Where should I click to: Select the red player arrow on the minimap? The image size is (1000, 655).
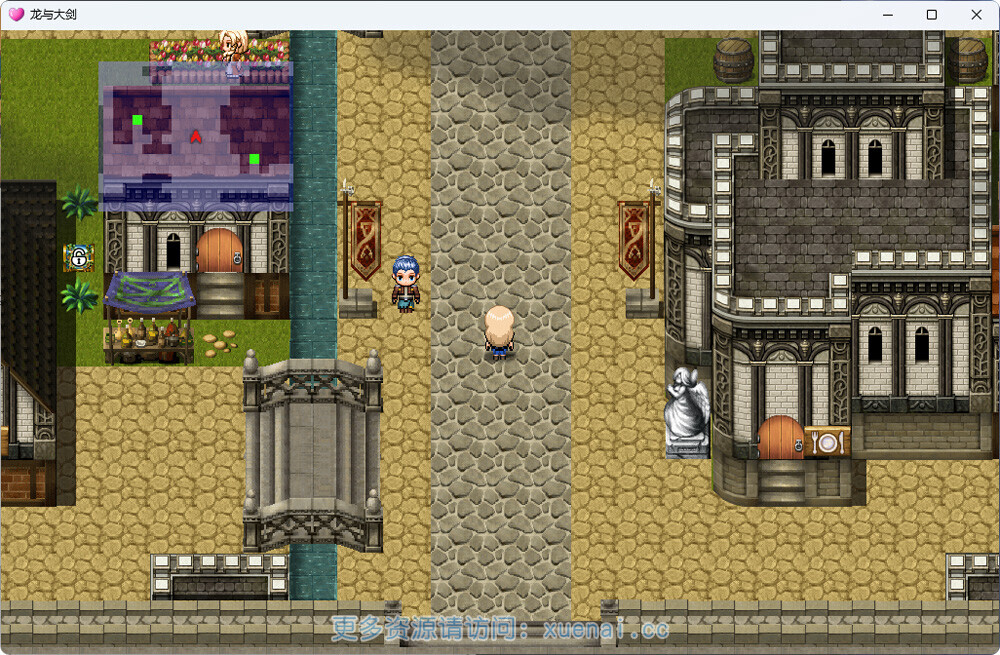(196, 136)
